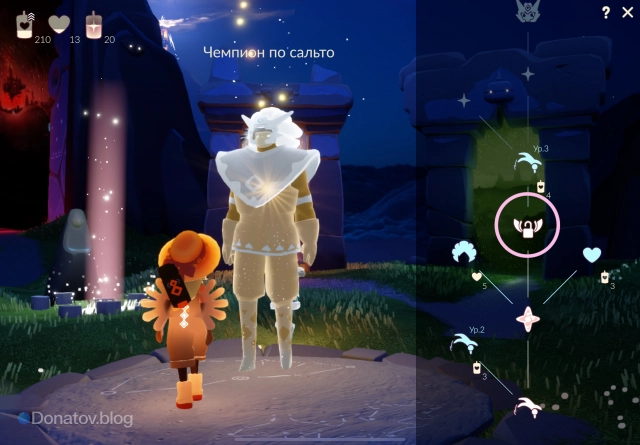
Task: Tap the heart currency icon showing 13
Action: pyautogui.click(x=59, y=24)
